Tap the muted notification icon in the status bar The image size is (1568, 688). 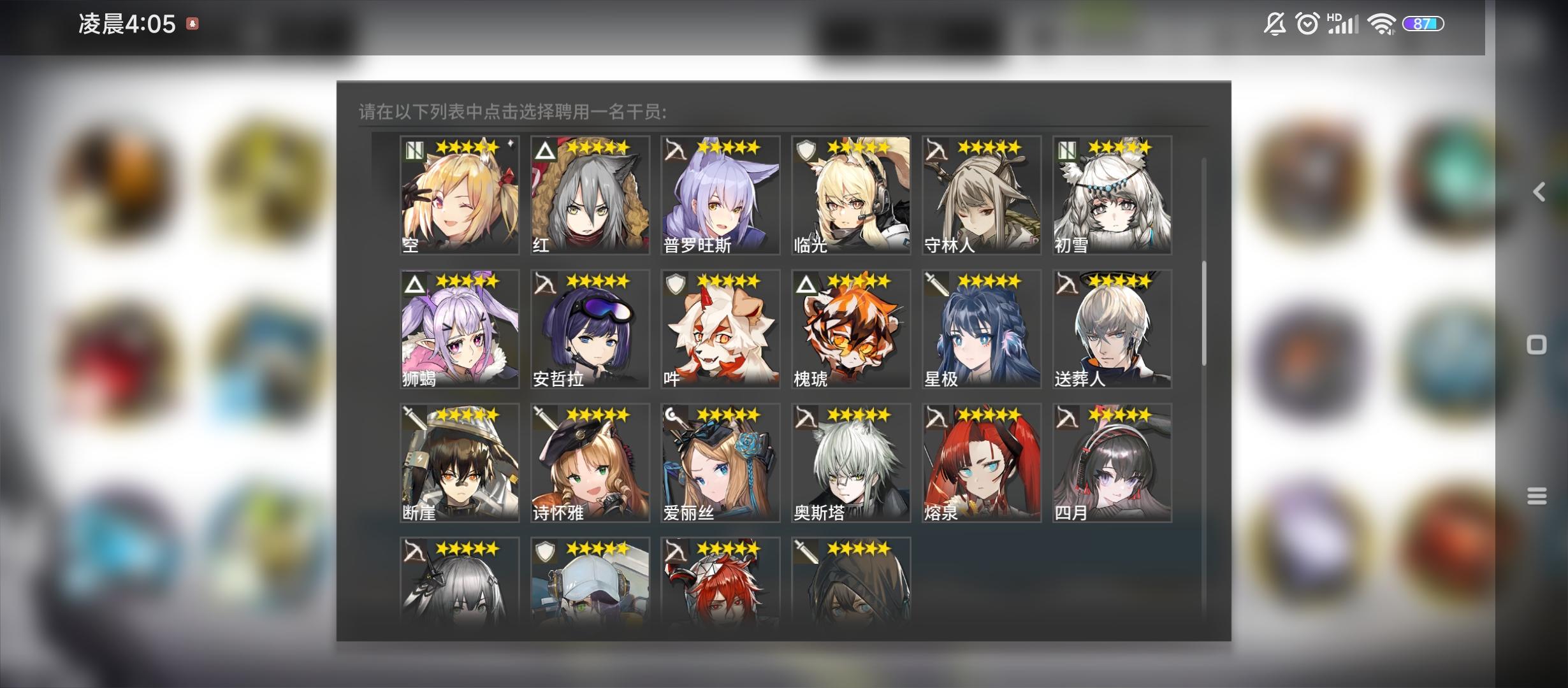tap(1274, 24)
